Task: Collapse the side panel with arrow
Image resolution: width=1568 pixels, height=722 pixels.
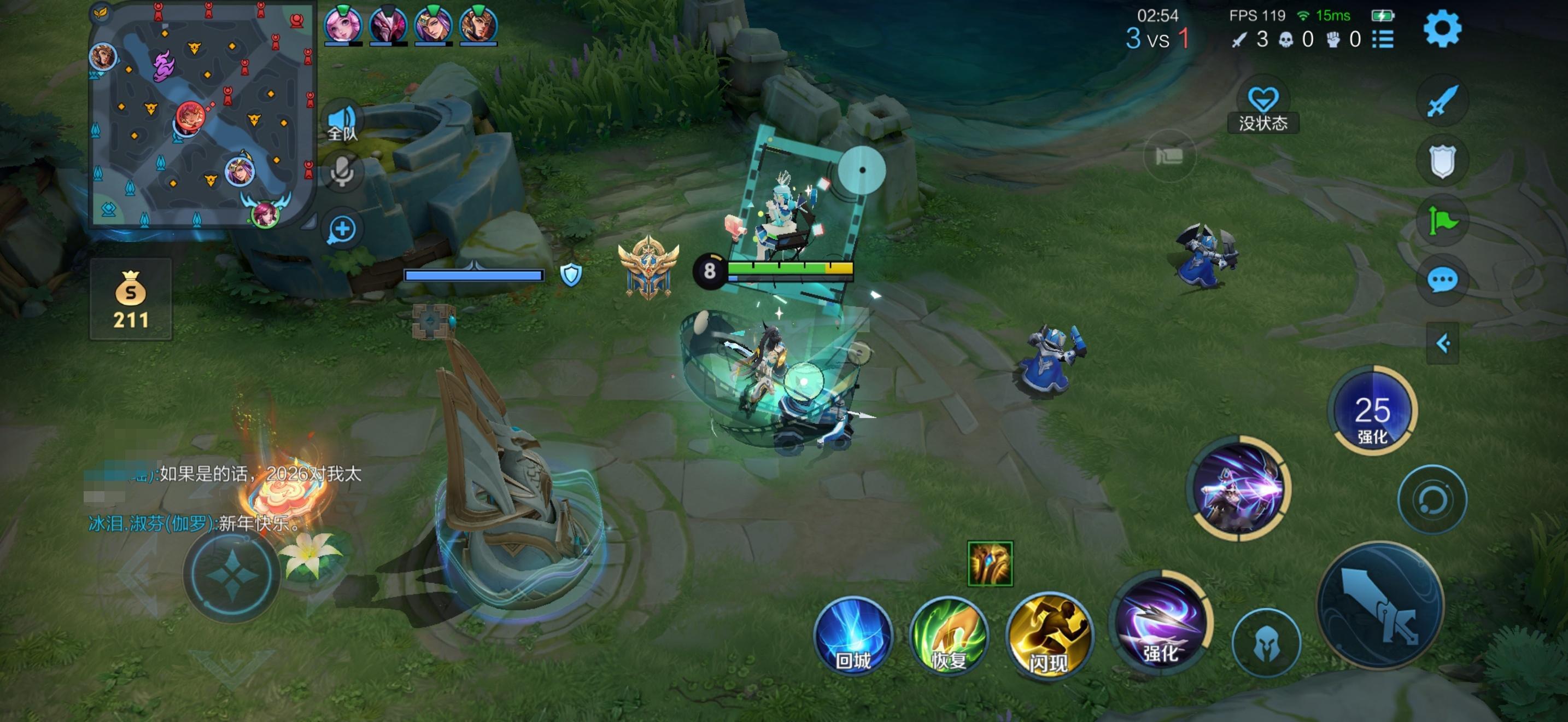Action: [1443, 343]
